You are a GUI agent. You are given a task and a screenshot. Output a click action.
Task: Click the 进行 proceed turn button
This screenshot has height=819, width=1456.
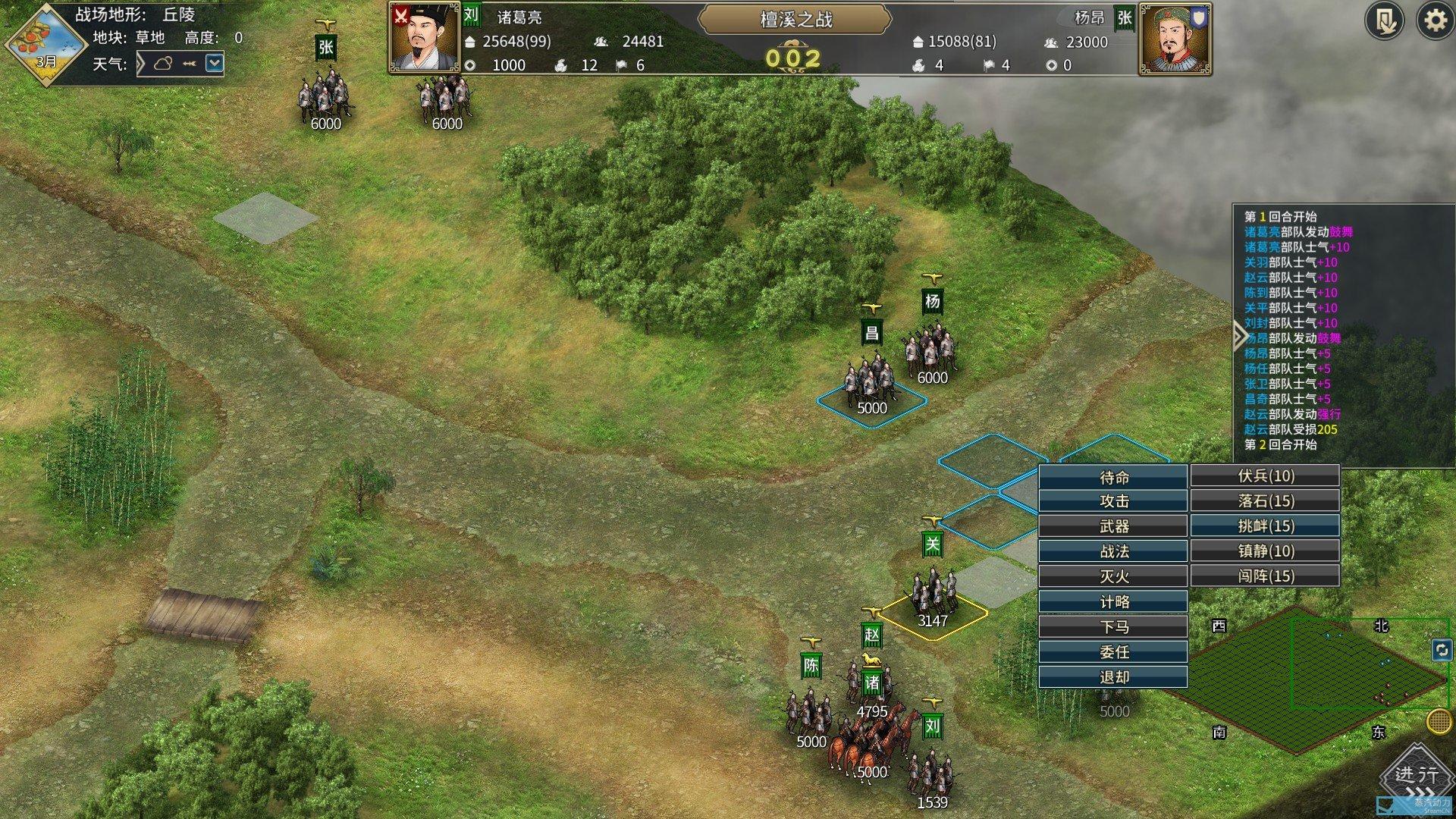click(1415, 777)
